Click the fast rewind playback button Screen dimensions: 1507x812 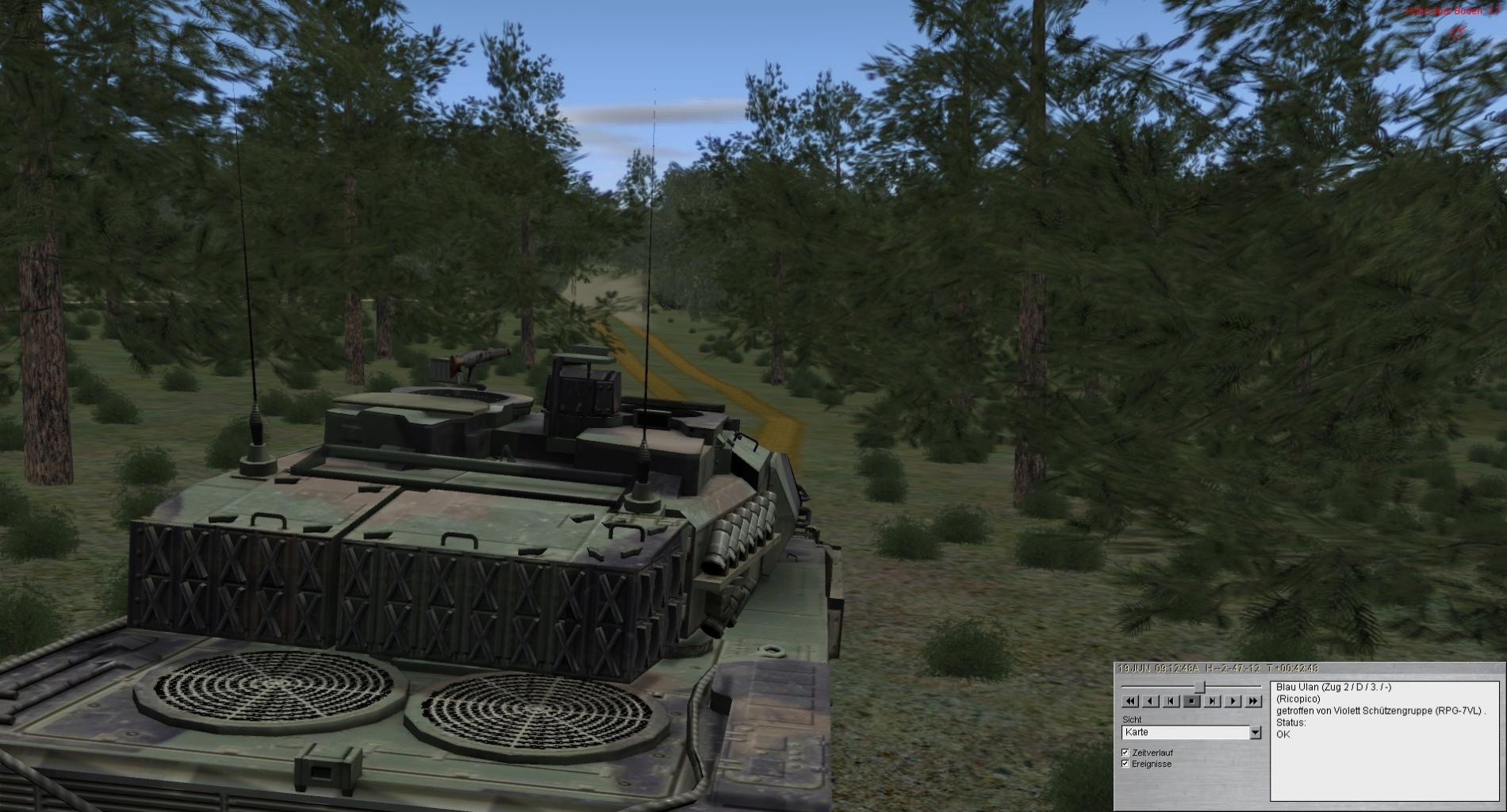[x=1130, y=701]
